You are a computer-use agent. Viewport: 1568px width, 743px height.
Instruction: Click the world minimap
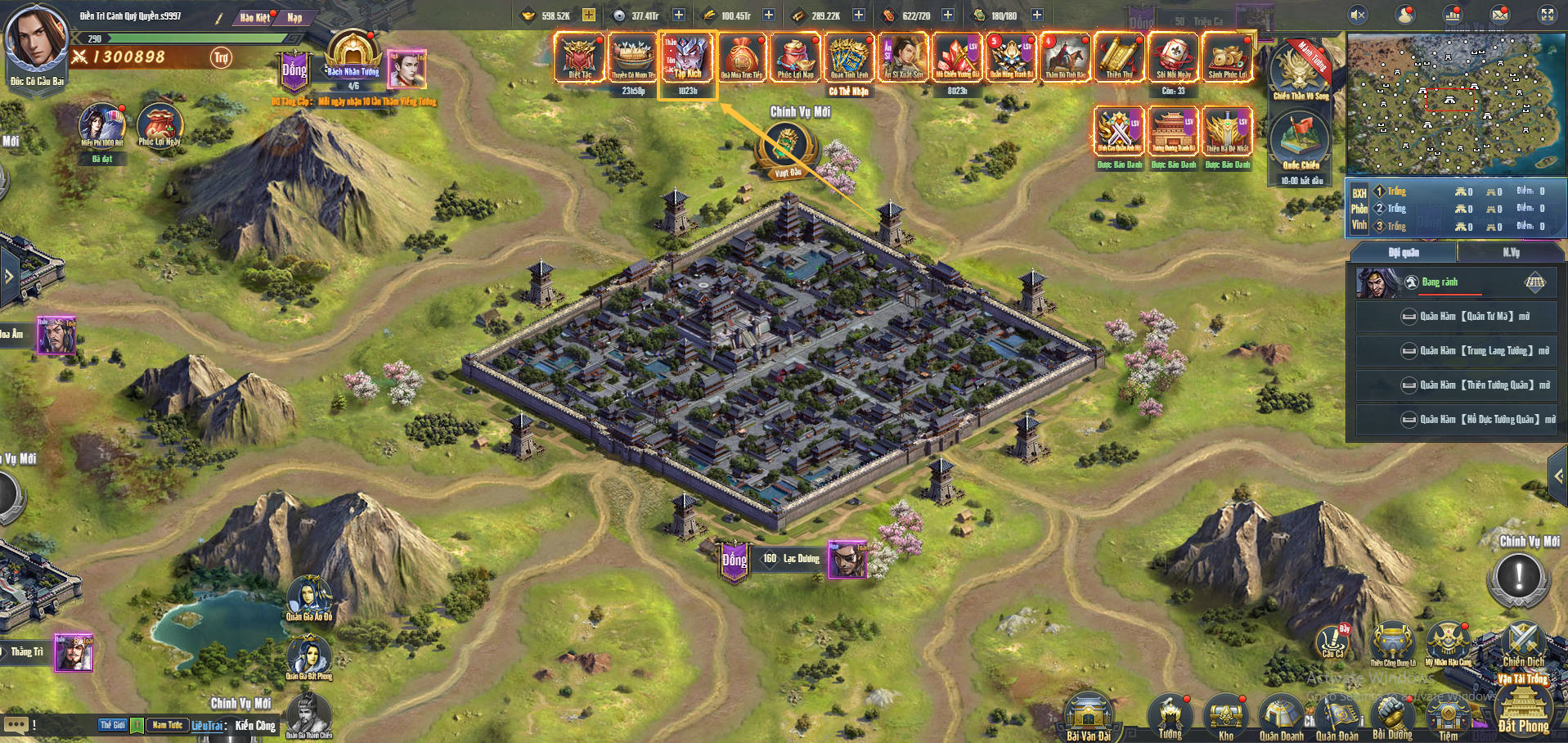[x=1455, y=105]
